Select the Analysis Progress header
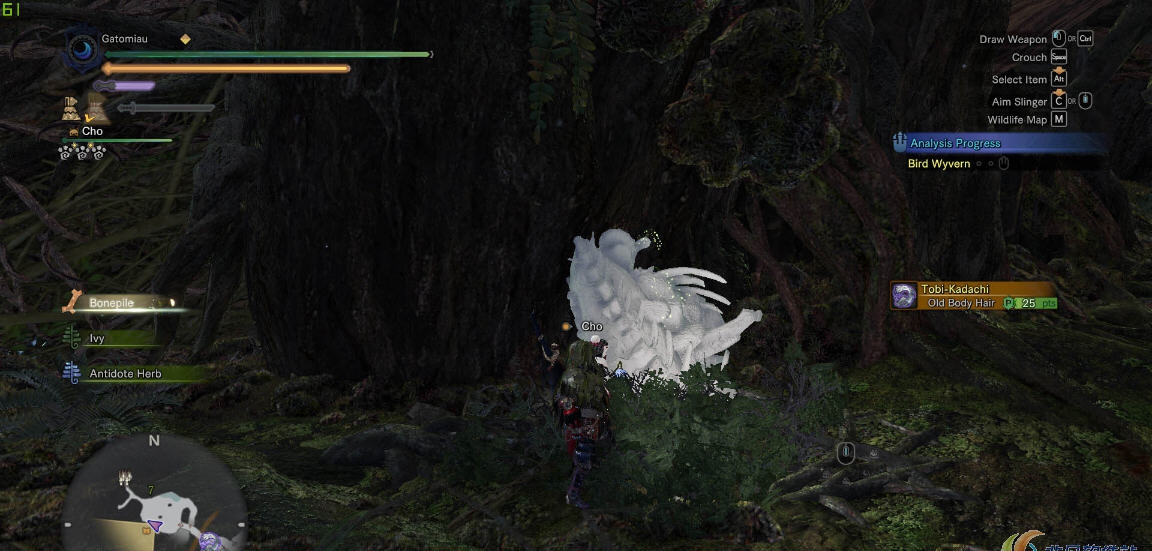This screenshot has height=551, width=1152. 955,143
